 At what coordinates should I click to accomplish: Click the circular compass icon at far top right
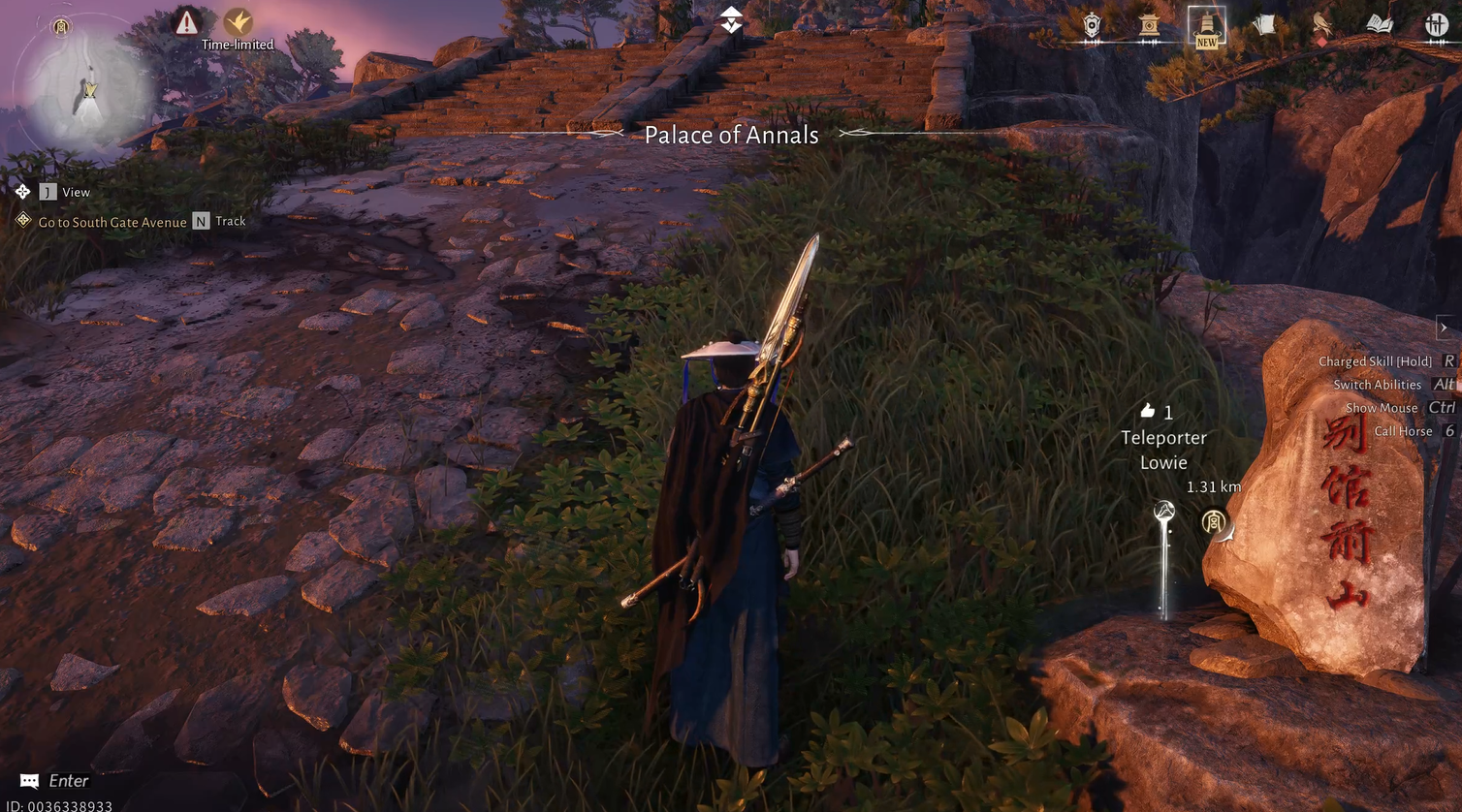point(1436,25)
